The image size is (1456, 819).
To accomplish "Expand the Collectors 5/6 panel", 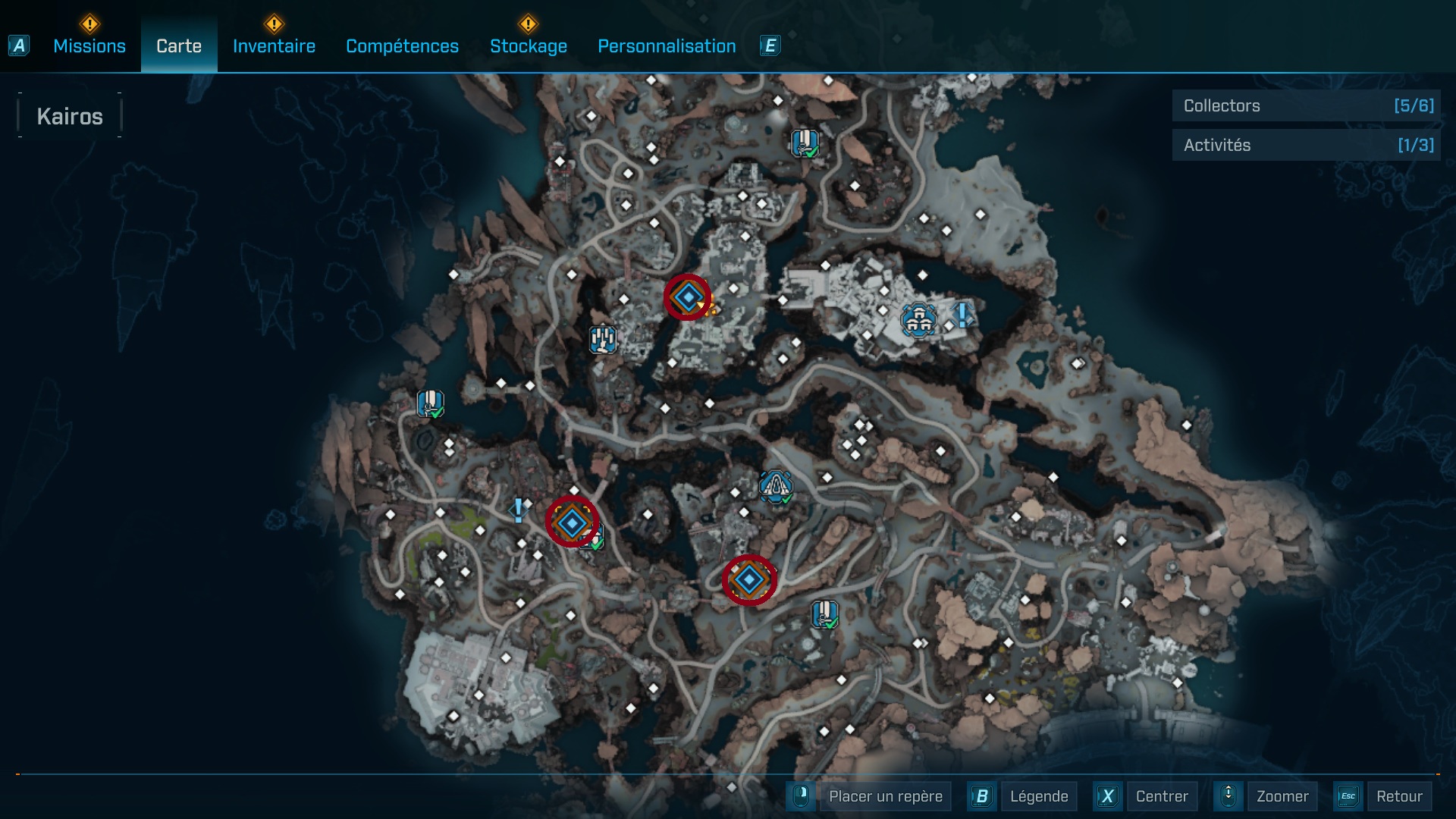I will (1306, 106).
